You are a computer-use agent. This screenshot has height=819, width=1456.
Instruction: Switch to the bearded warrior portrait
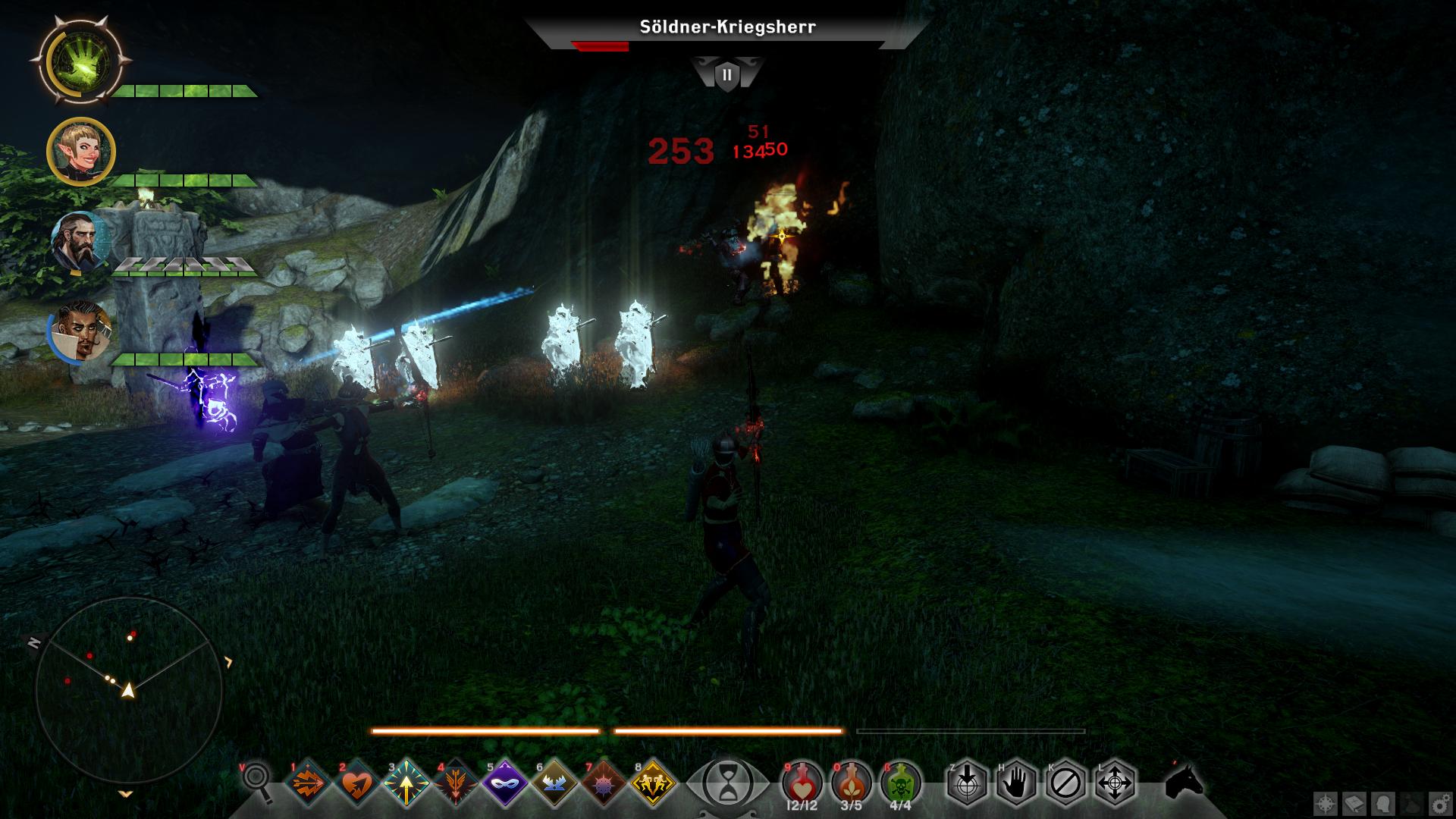[x=80, y=241]
